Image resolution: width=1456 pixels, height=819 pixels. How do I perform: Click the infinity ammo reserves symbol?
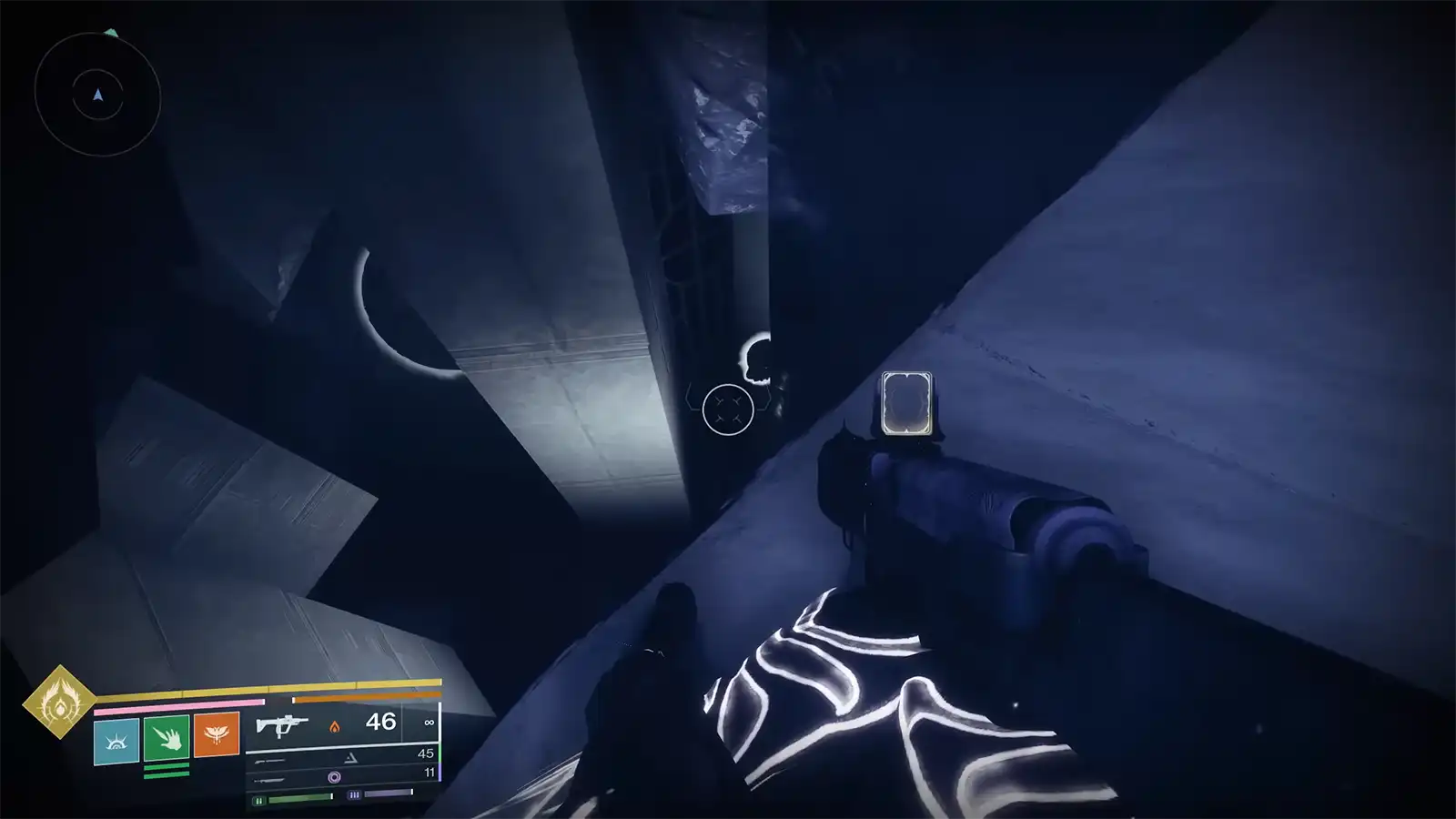pos(430,723)
